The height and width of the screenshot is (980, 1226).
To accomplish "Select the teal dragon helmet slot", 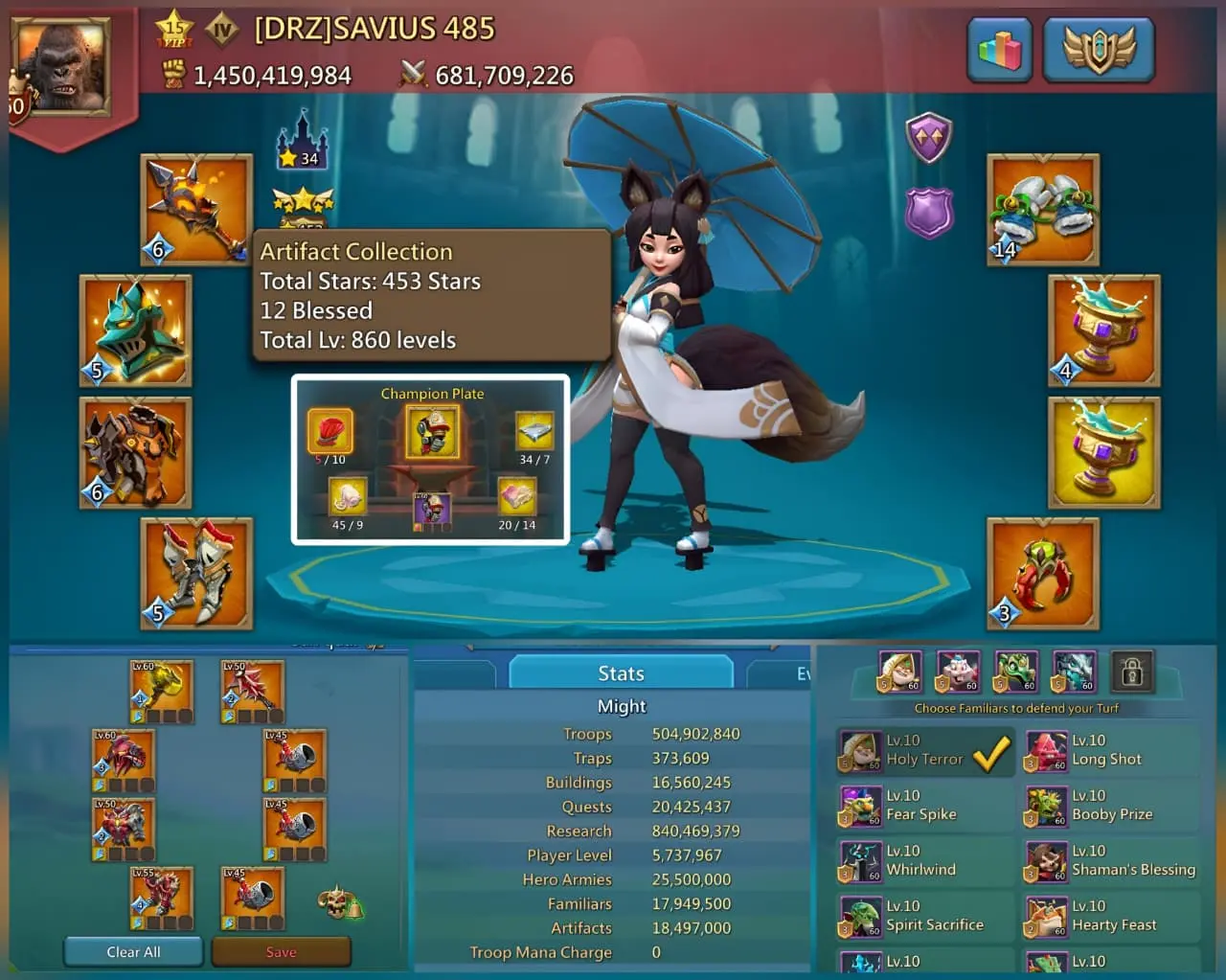I will pyautogui.click(x=136, y=330).
